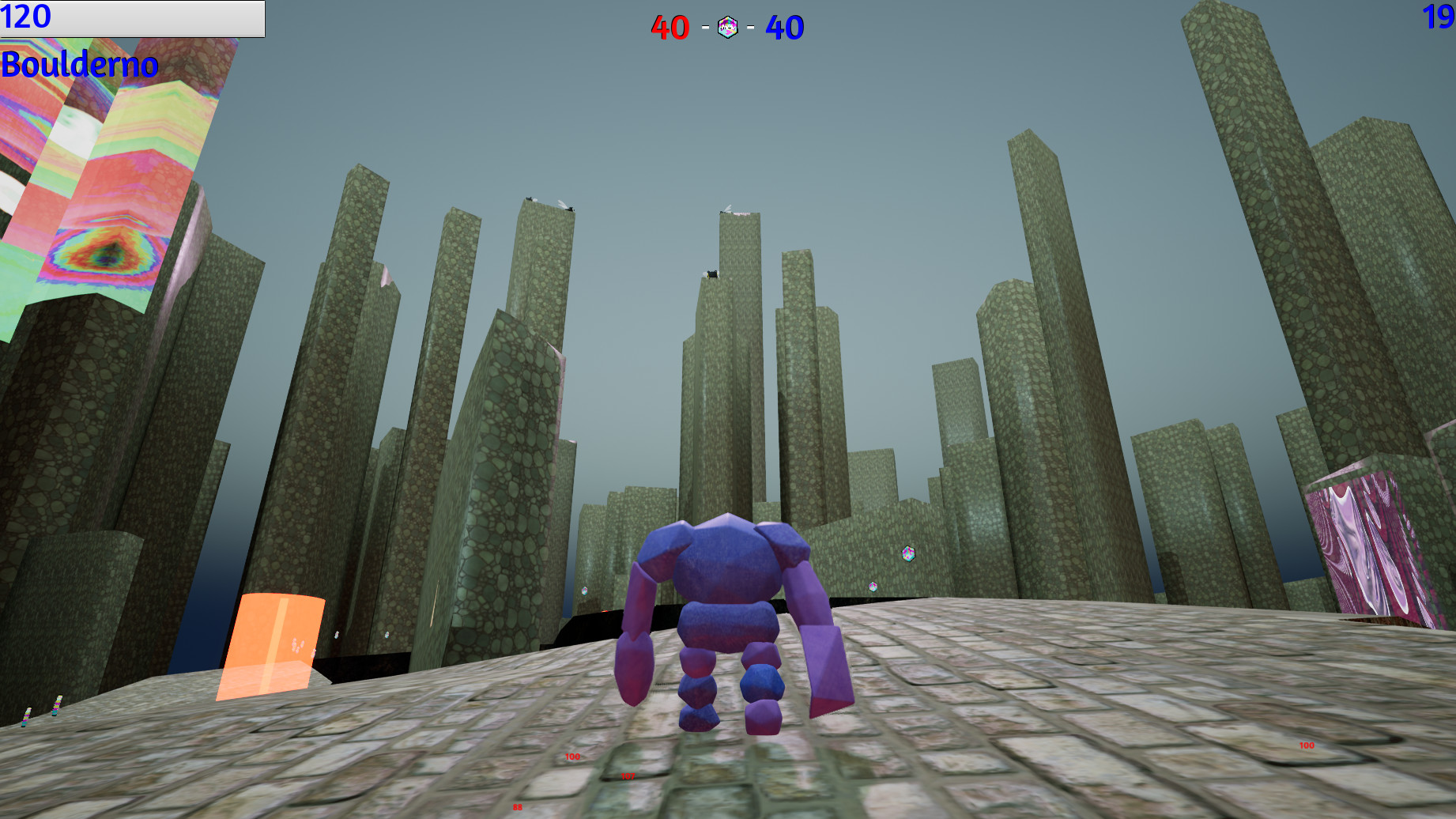
Task: Click the colorful pickup stick on the bottom-left slope
Action: point(28,716)
